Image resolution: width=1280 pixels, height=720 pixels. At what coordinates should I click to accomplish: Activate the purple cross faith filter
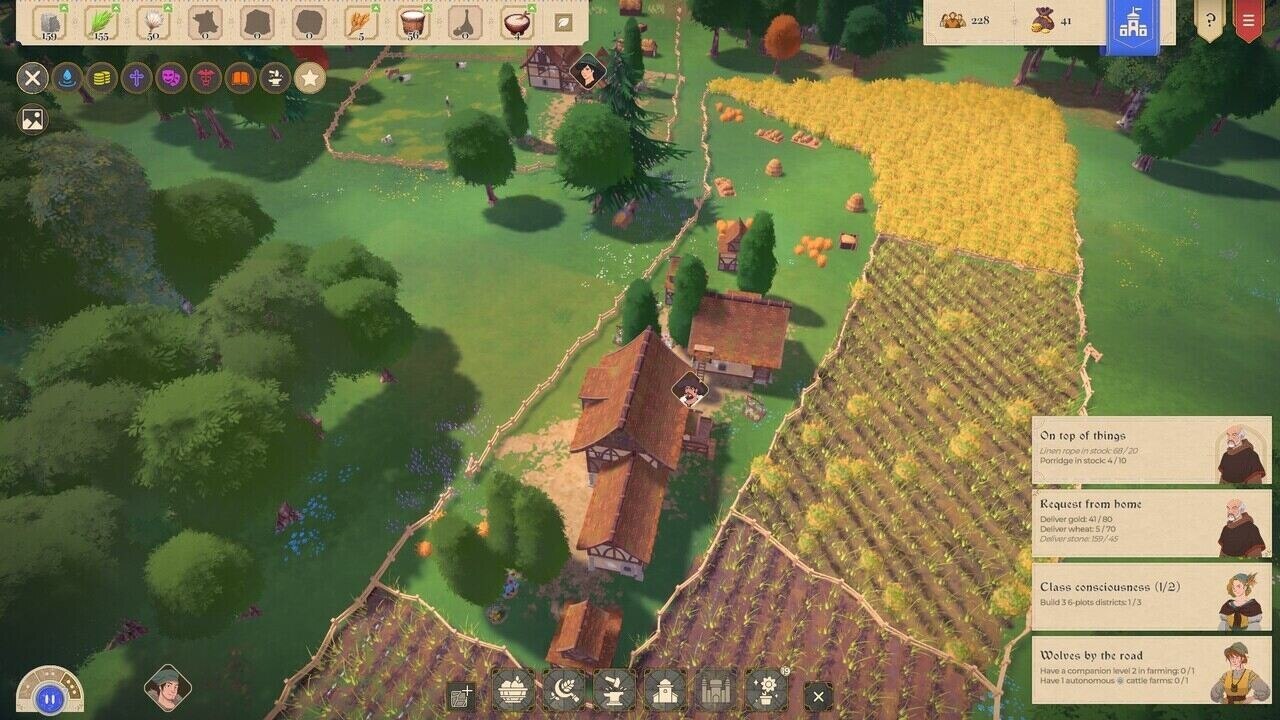pyautogui.click(x=136, y=77)
